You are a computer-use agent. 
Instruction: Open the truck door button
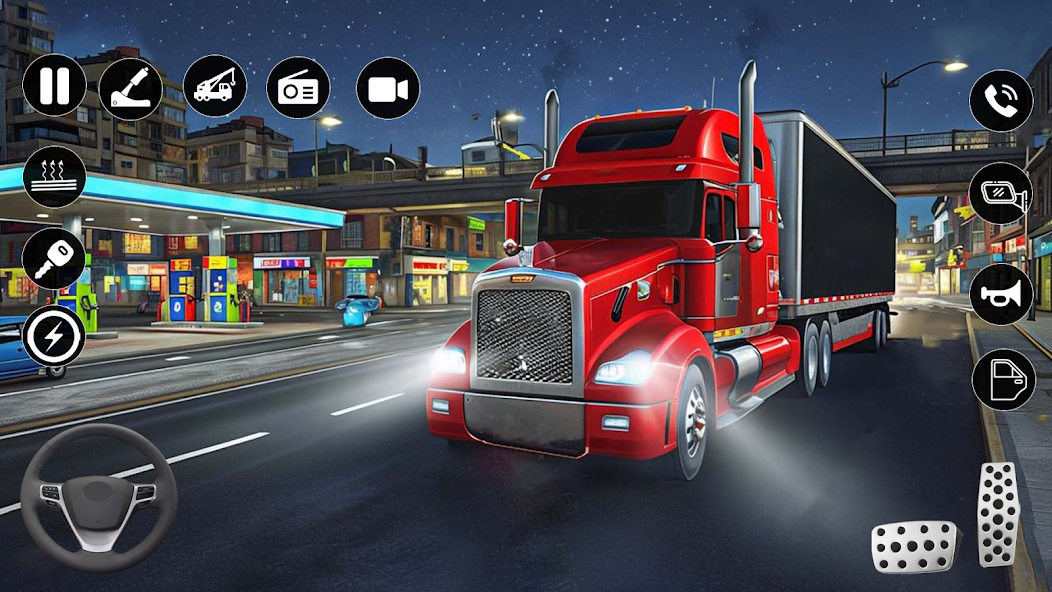click(x=1003, y=379)
